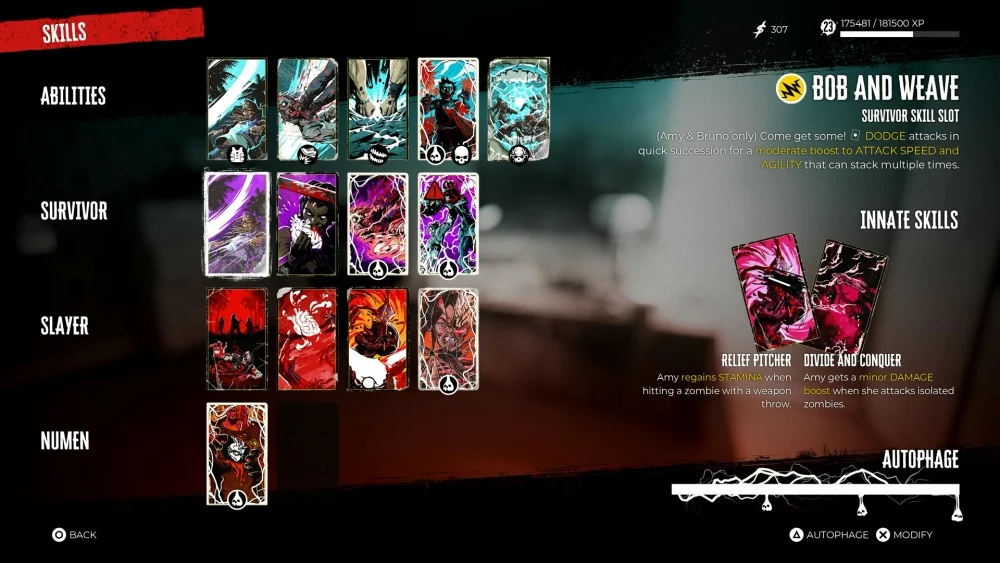Select the ground-stomp feet Abilities card

pyautogui.click(x=377, y=109)
